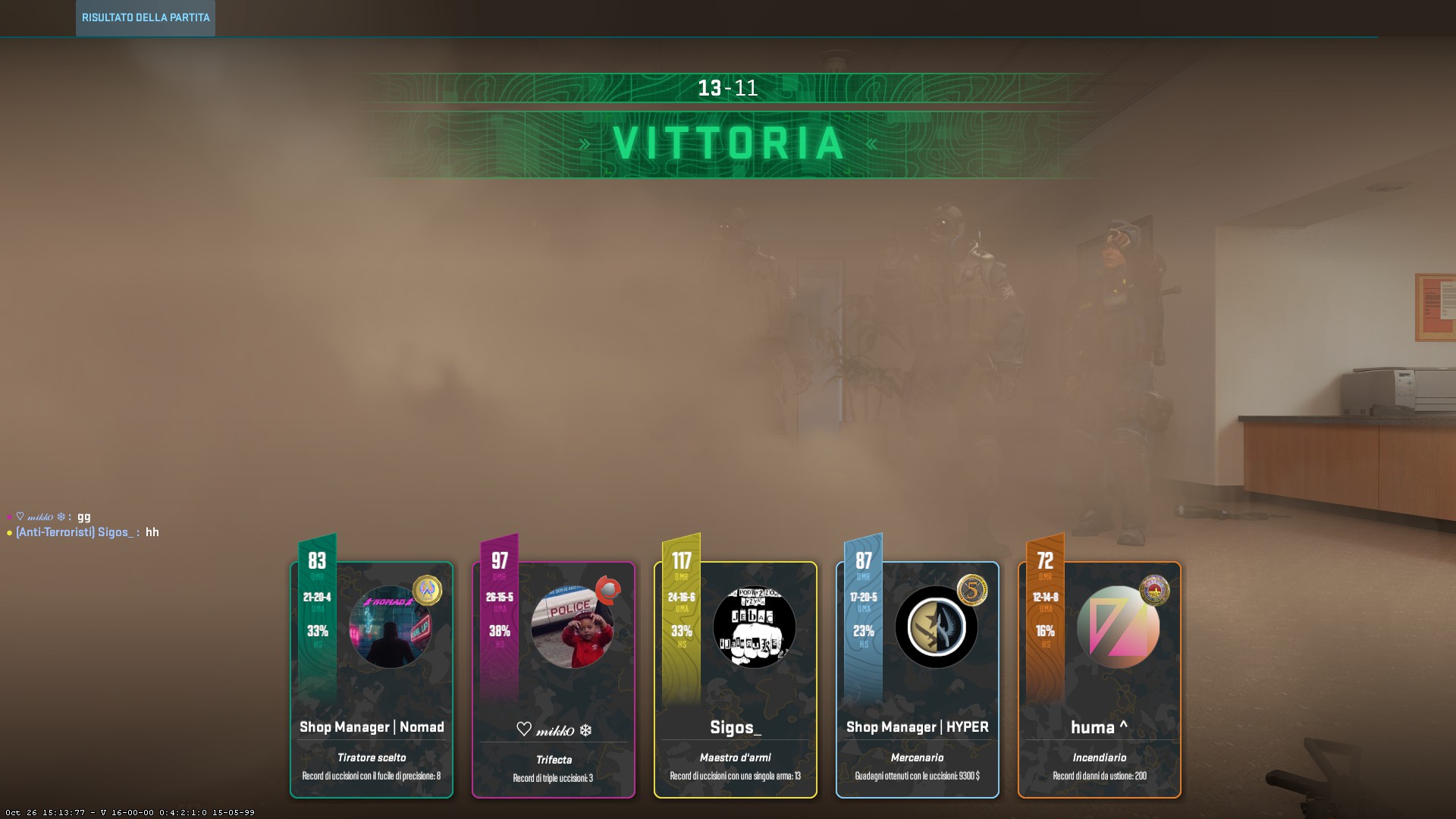Viewport: 1456px width, 819px height.
Task: Inspect the red badge on mikk0's card
Action: click(608, 590)
